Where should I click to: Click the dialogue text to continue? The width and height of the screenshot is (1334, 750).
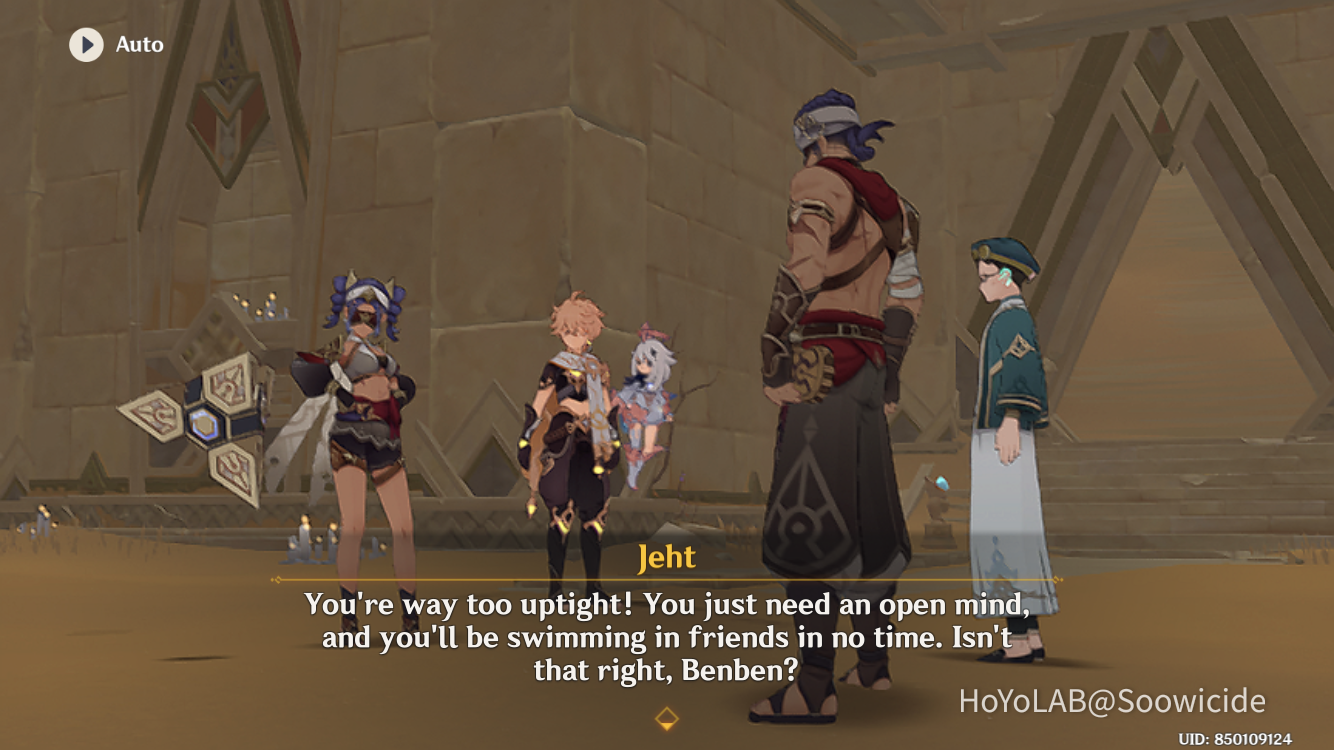667,631
